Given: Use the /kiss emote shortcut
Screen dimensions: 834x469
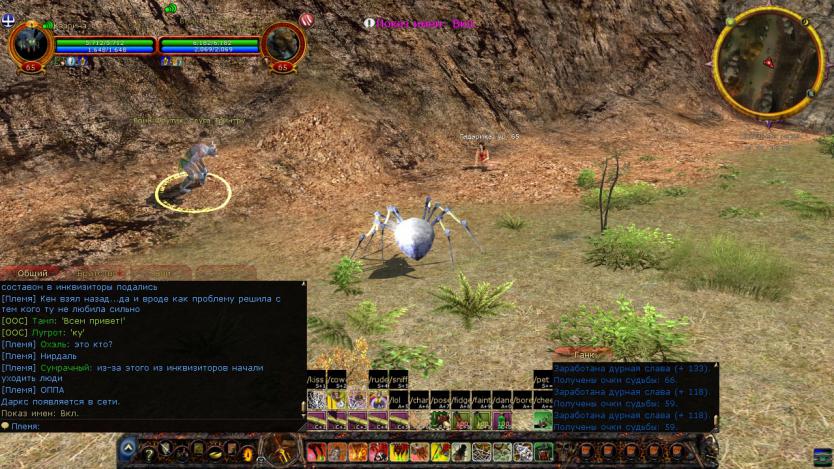Looking at the screenshot, I should coord(316,381).
